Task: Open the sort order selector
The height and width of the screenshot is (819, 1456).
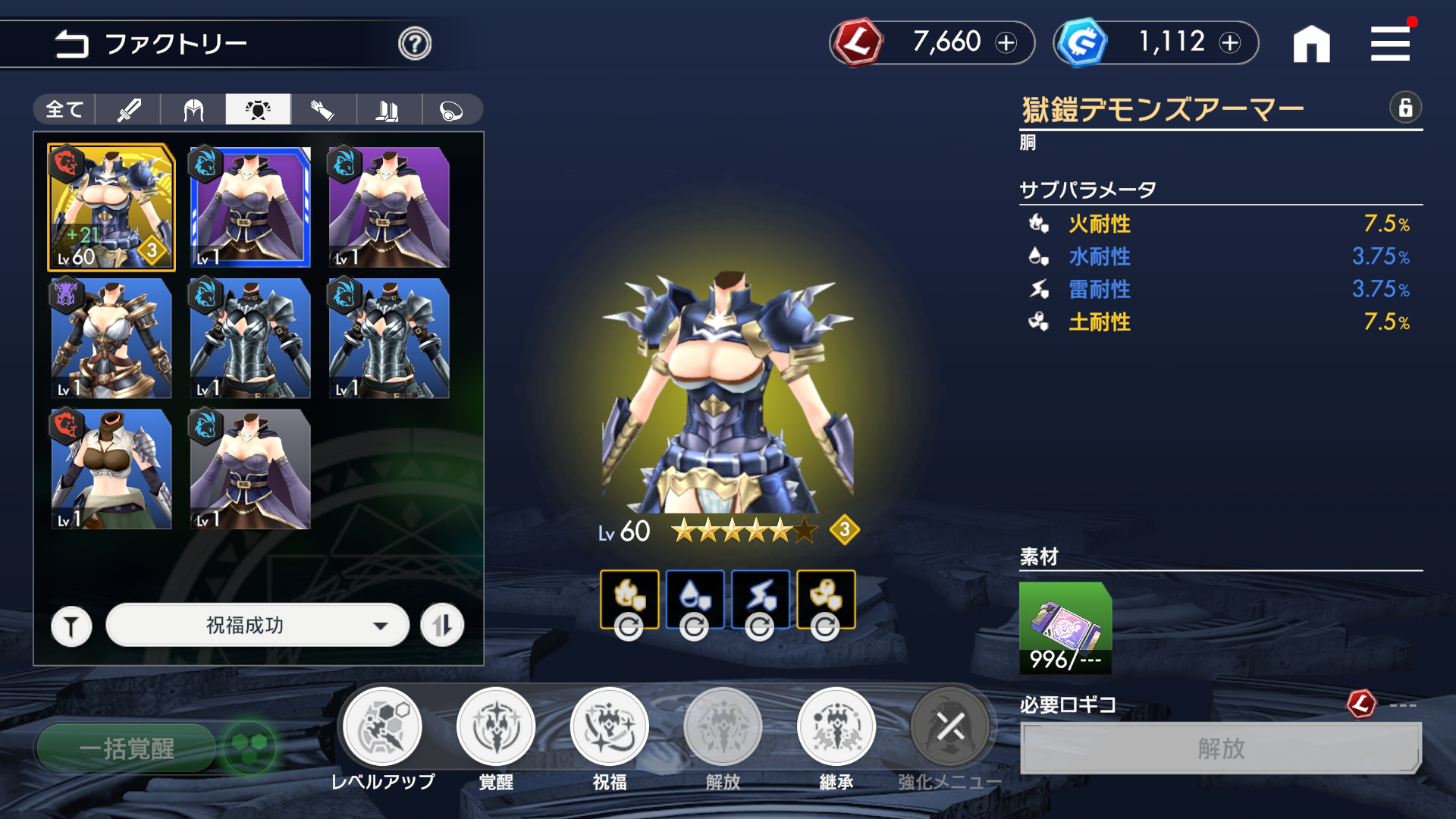Action: tap(443, 625)
